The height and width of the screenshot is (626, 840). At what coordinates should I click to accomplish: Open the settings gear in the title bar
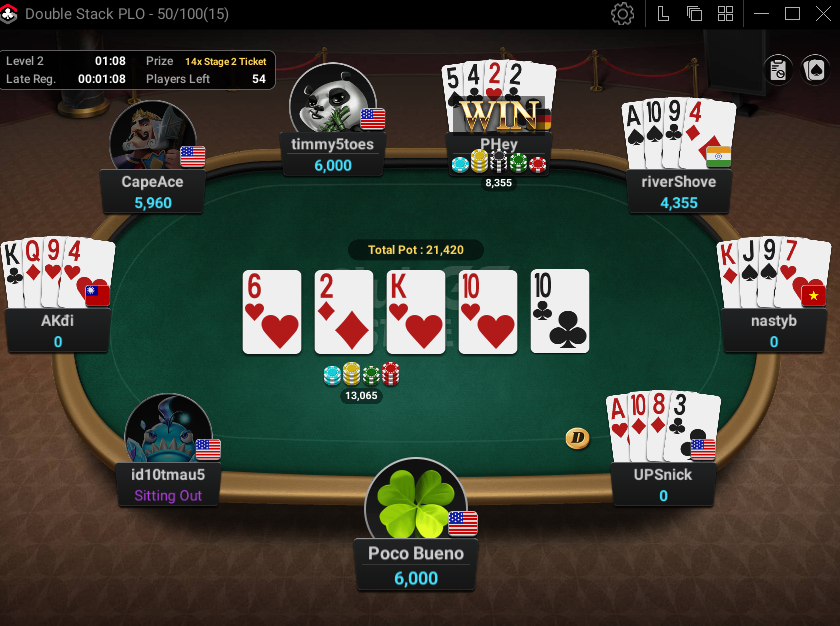click(623, 14)
